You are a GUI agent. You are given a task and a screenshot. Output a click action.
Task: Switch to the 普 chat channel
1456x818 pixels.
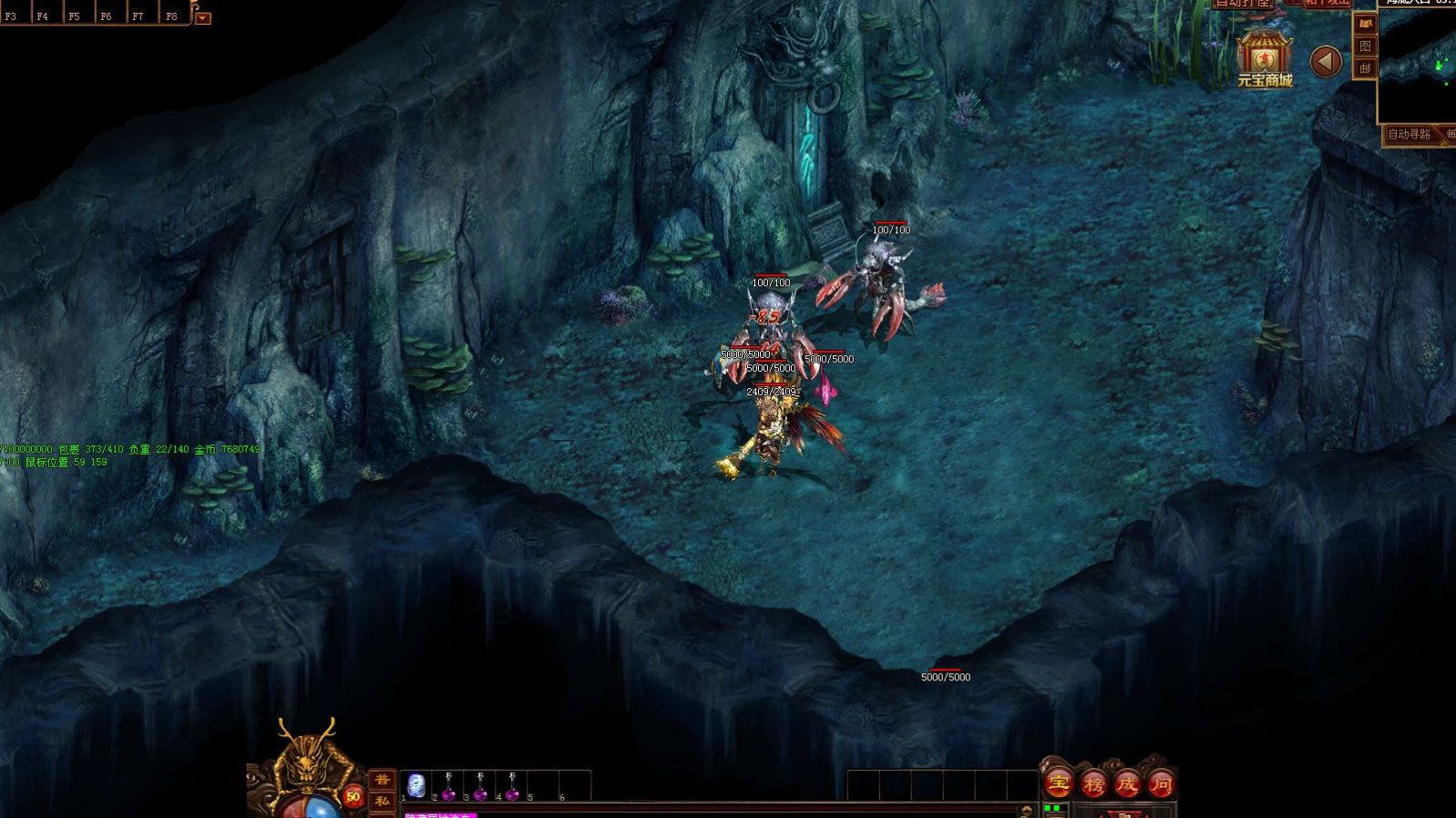(383, 780)
